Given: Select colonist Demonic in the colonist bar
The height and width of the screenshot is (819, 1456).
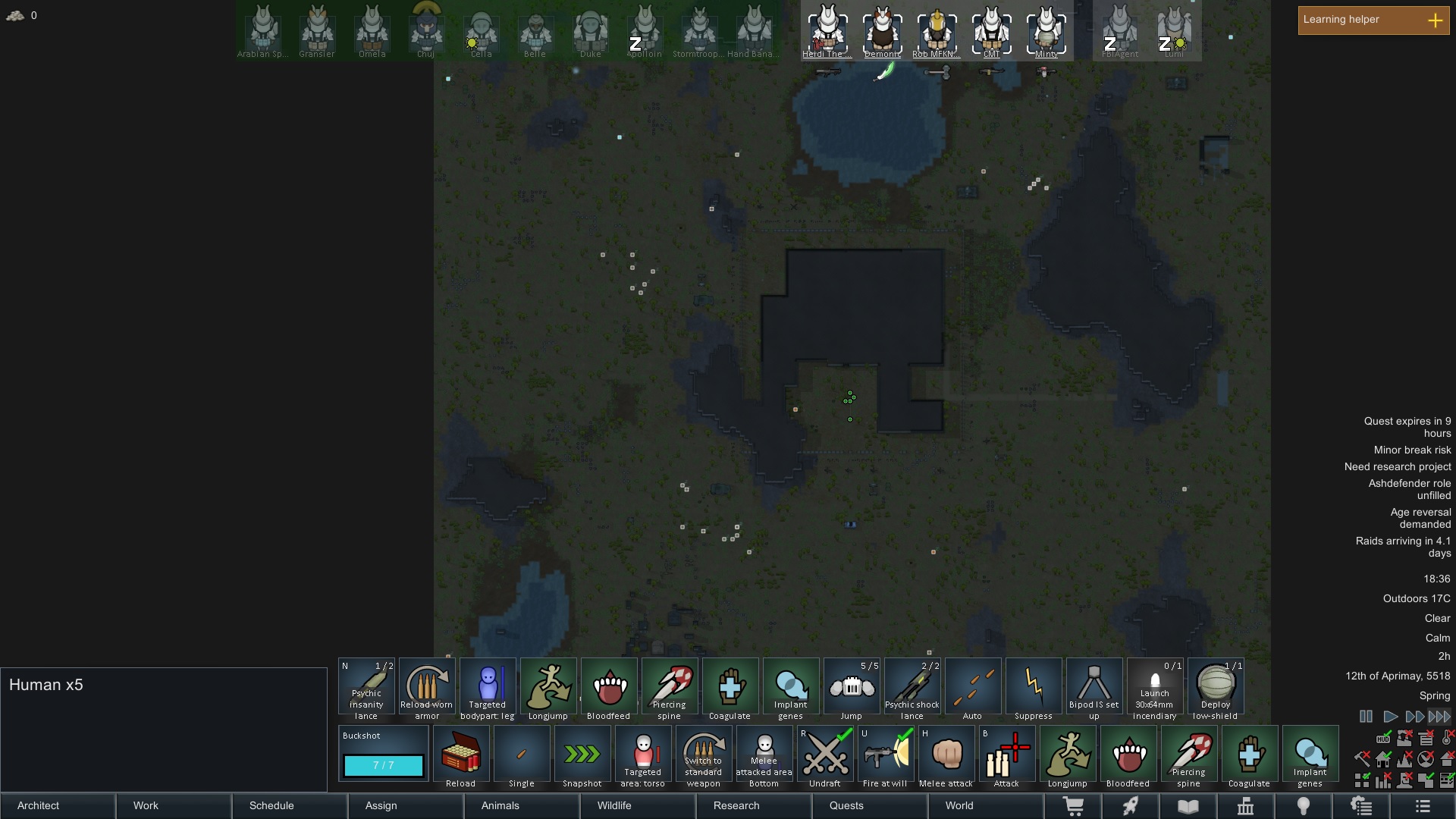Looking at the screenshot, I should point(882,32).
